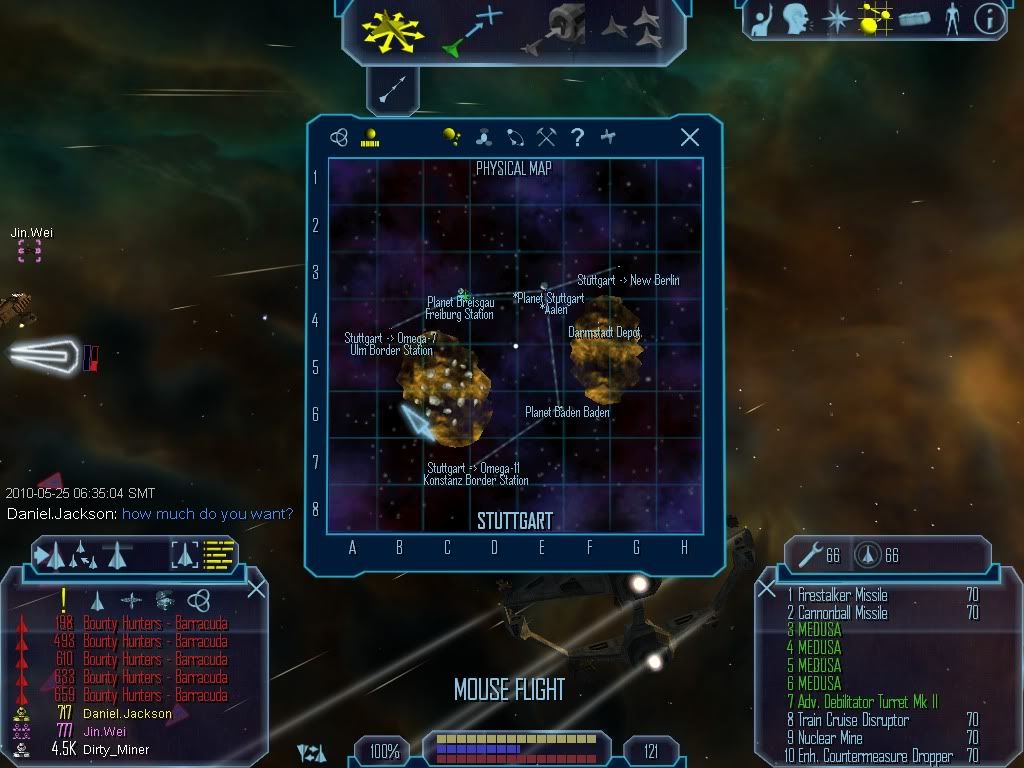Screen dimensions: 1024x768
Task: Activate the yellow free flight maneuver icon
Action: point(393,29)
